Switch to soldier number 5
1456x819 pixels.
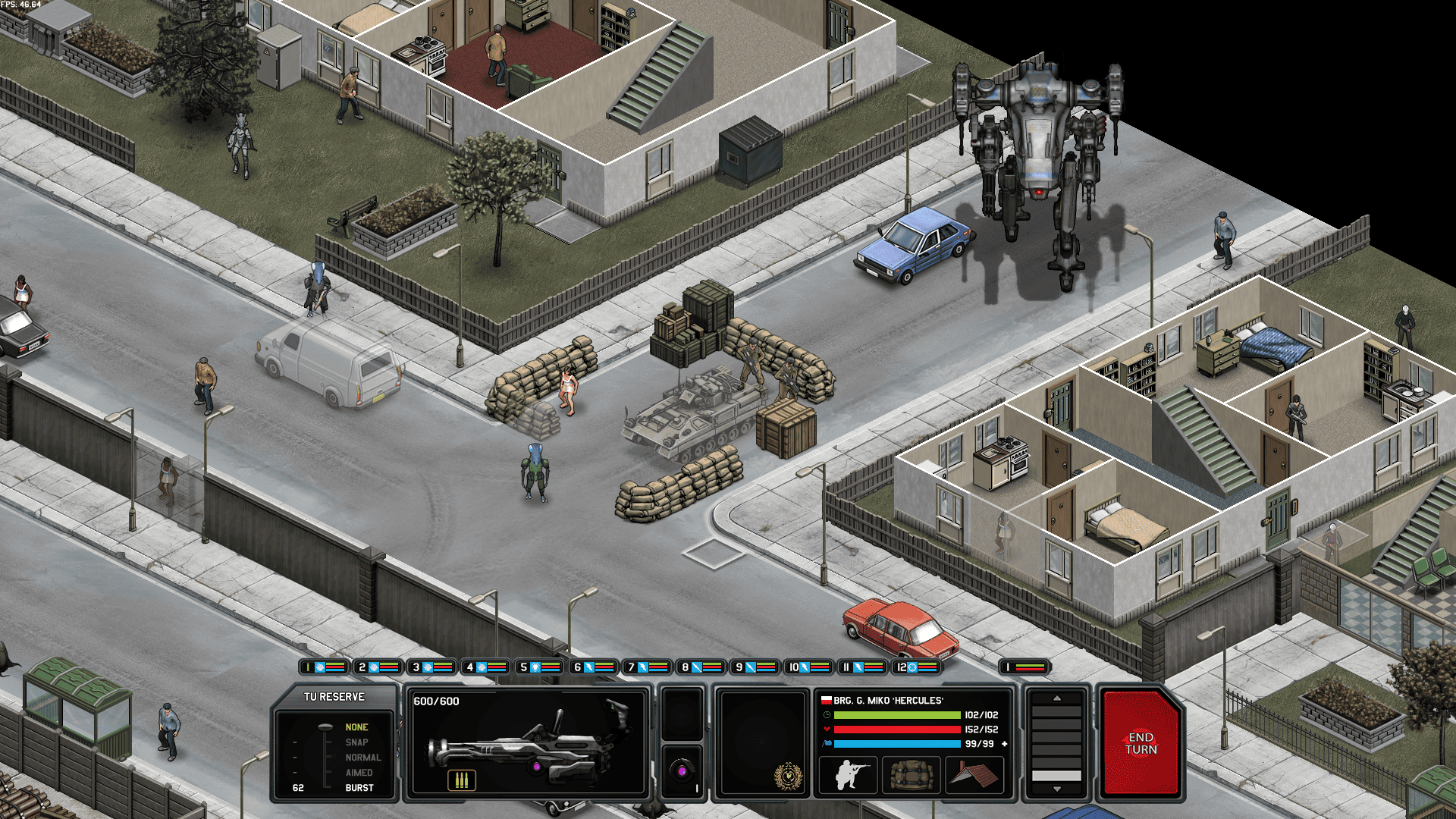click(539, 667)
